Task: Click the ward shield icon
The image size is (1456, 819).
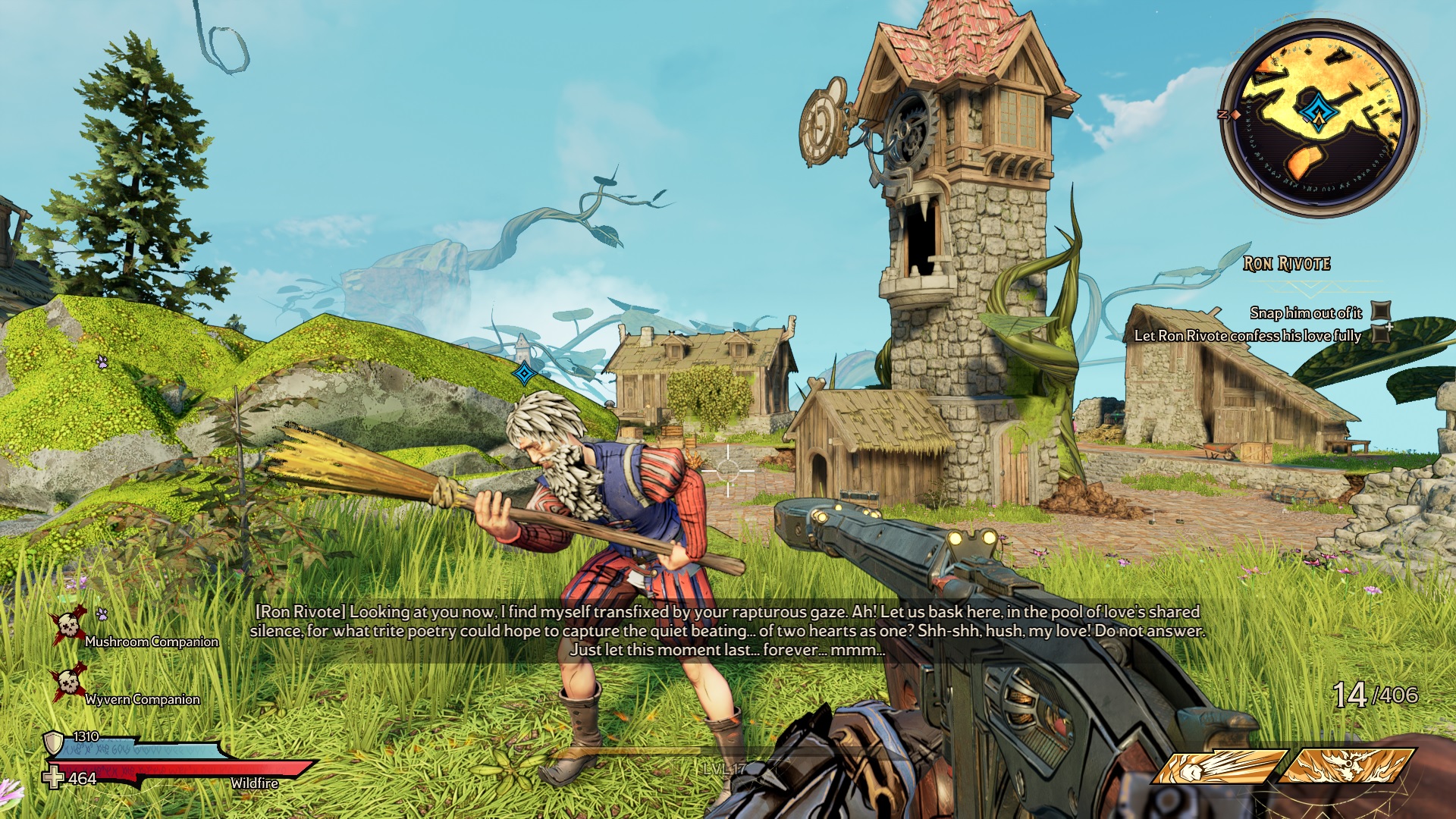Action: [54, 742]
